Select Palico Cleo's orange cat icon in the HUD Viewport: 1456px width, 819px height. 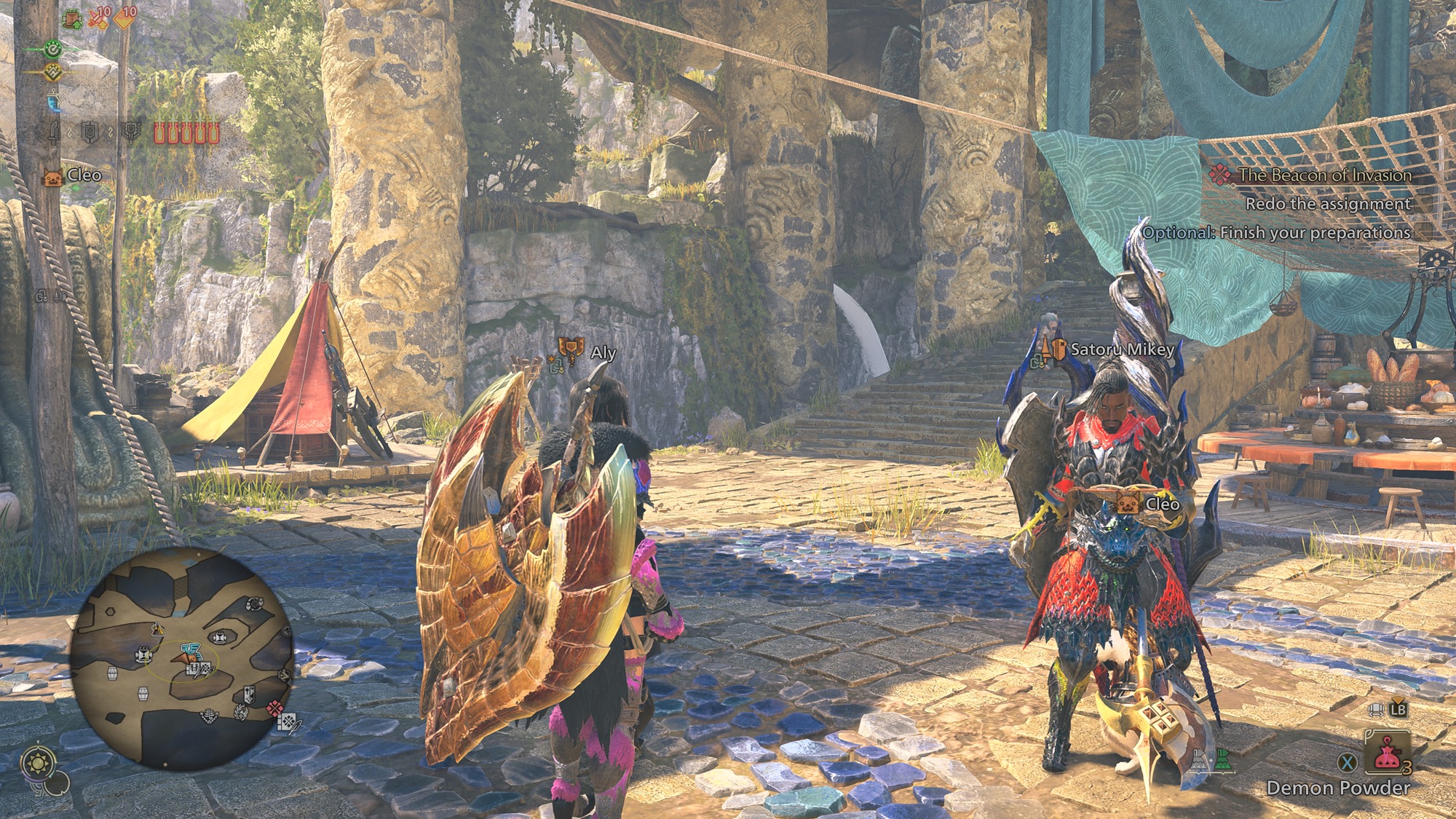pos(52,177)
